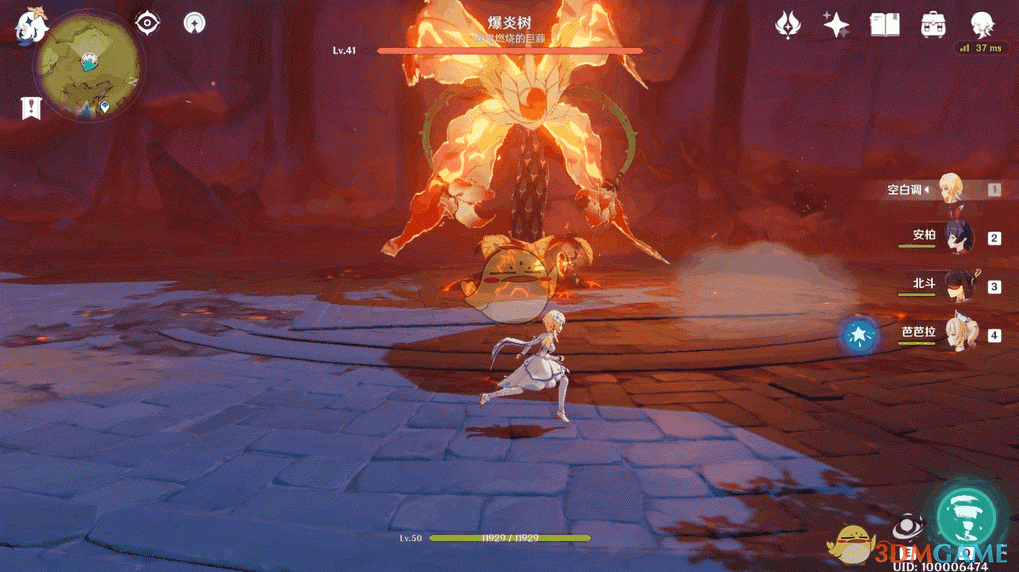Open the backpack inventory icon

933,25
